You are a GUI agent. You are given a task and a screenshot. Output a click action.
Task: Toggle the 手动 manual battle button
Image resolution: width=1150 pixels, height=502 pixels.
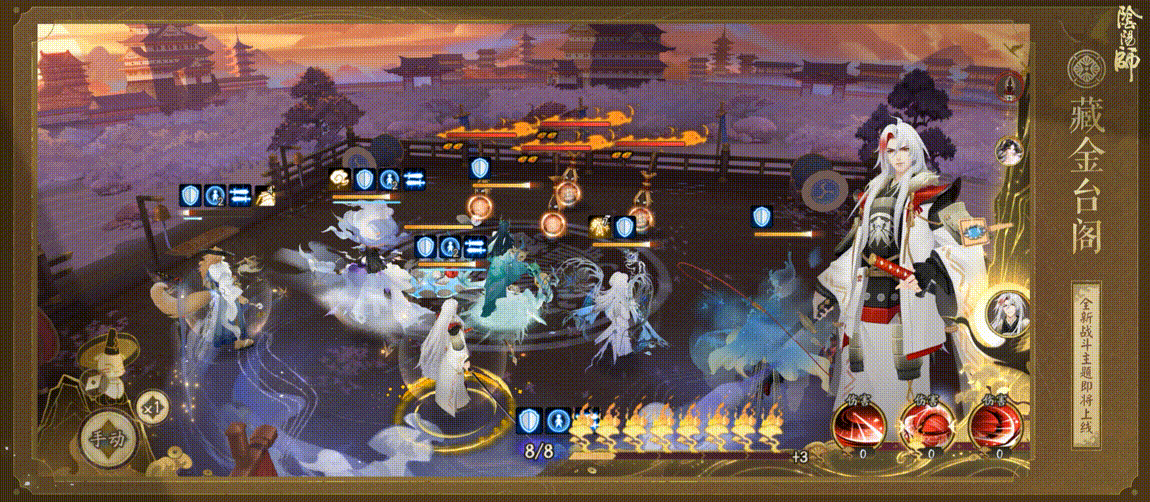point(105,437)
